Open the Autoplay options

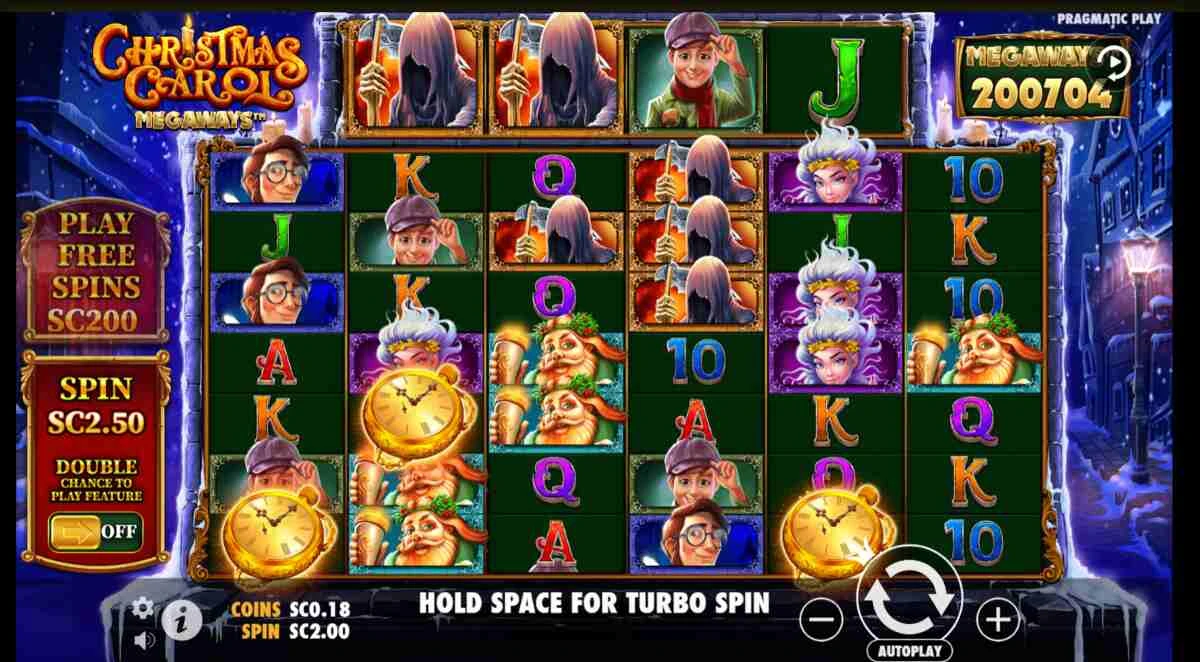(x=909, y=650)
